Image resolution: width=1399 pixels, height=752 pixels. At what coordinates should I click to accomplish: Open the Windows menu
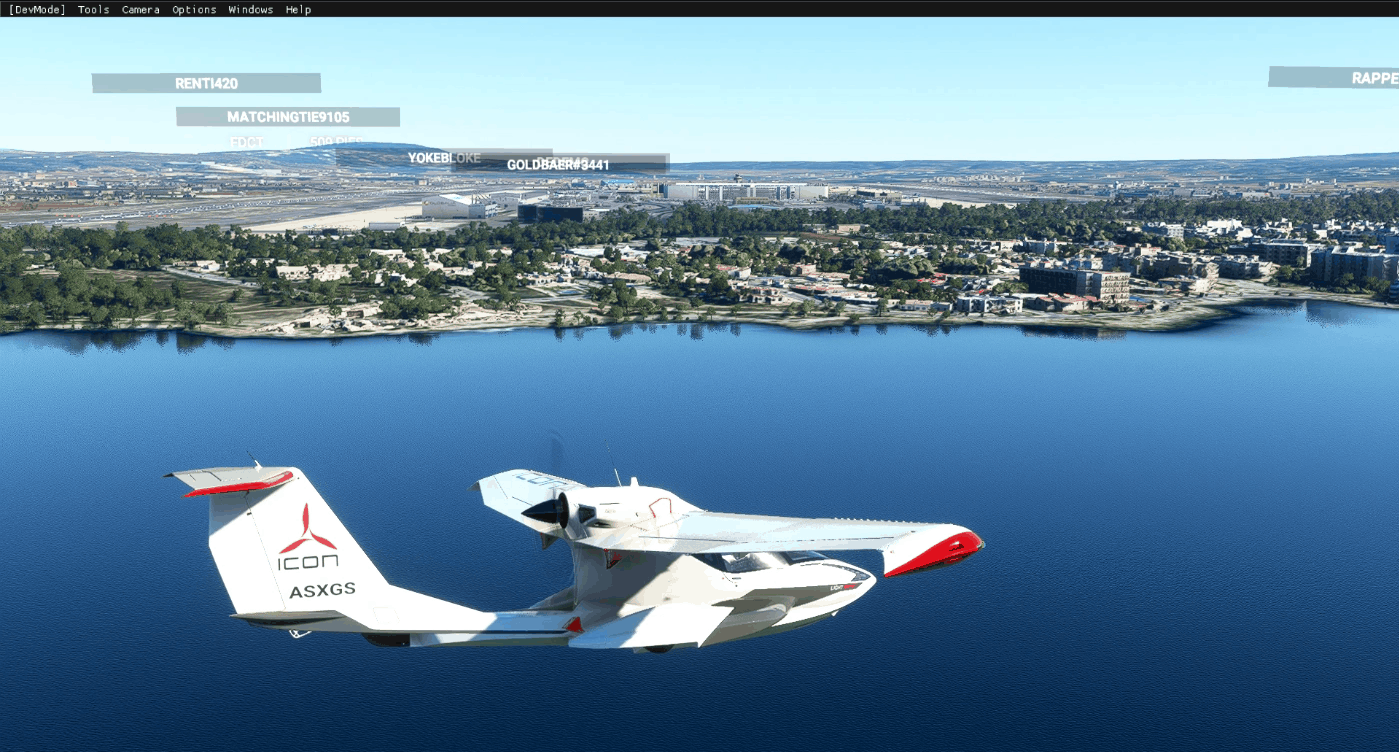coord(250,9)
